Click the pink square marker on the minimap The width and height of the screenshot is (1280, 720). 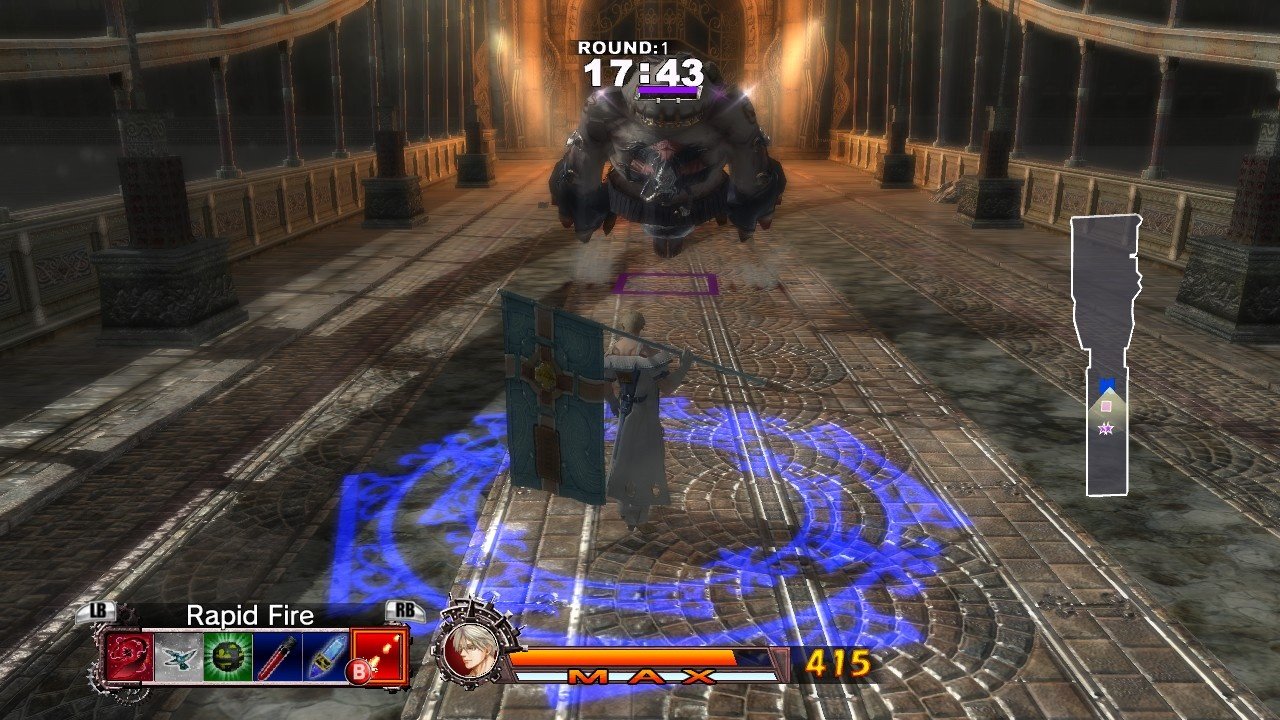1106,407
